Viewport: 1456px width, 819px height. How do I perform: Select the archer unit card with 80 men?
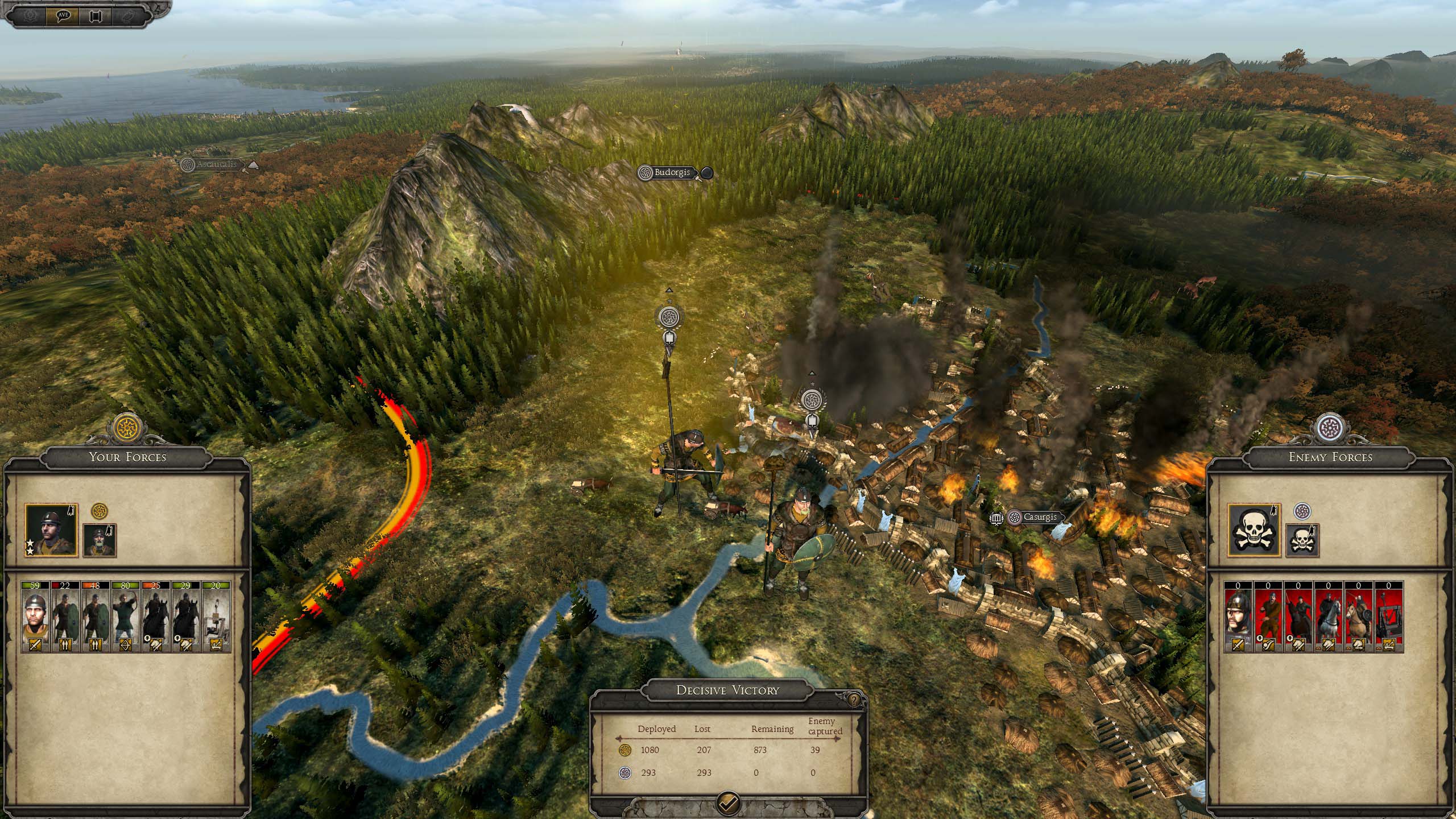tap(126, 617)
